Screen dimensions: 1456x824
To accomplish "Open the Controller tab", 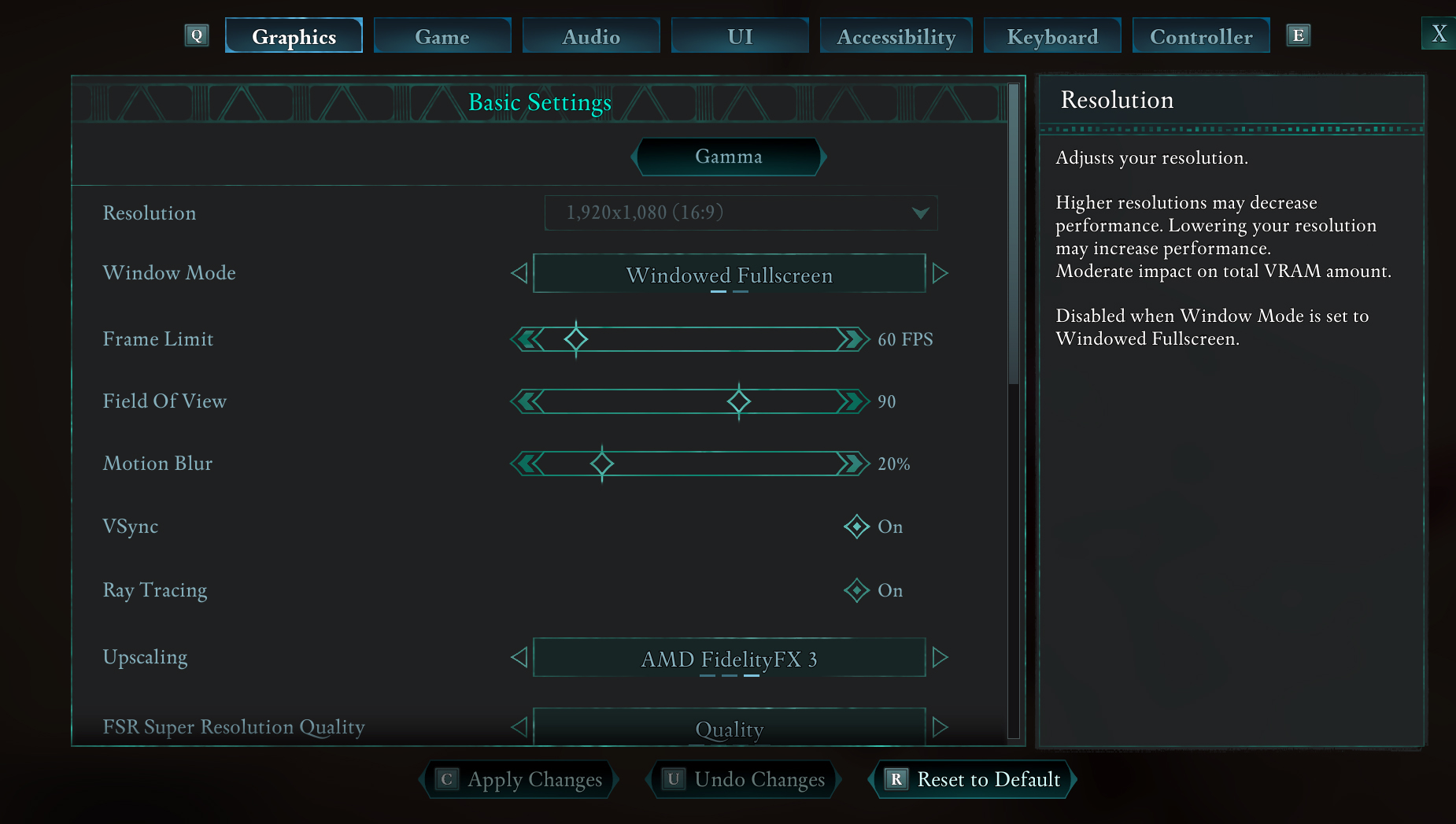I will (x=1201, y=36).
